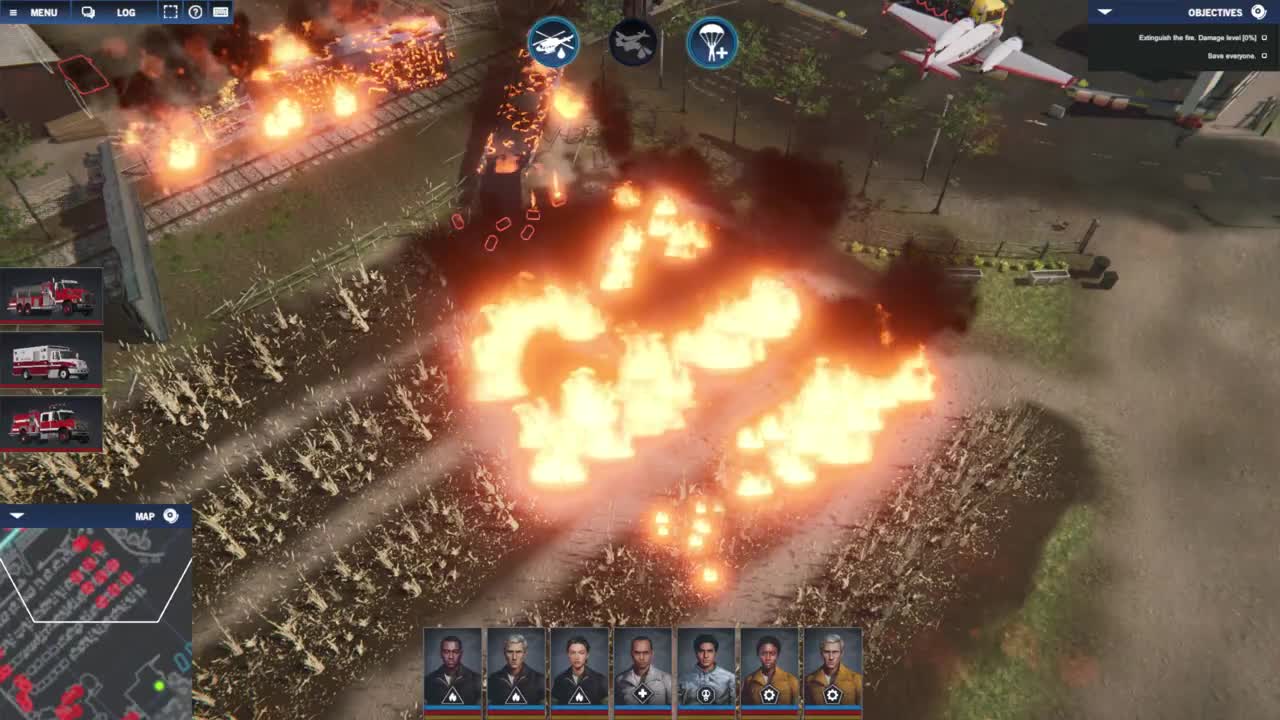
Task: Select the gas mask specialist portrait
Action: (x=706, y=668)
